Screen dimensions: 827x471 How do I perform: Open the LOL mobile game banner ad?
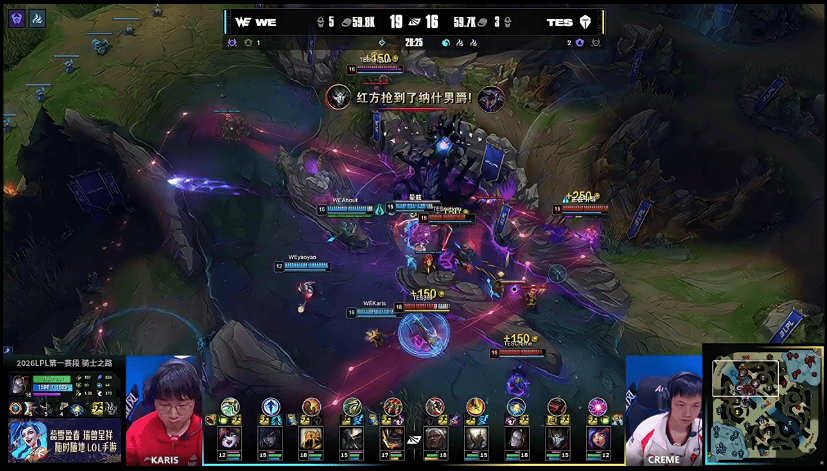pyautogui.click(x=64, y=440)
